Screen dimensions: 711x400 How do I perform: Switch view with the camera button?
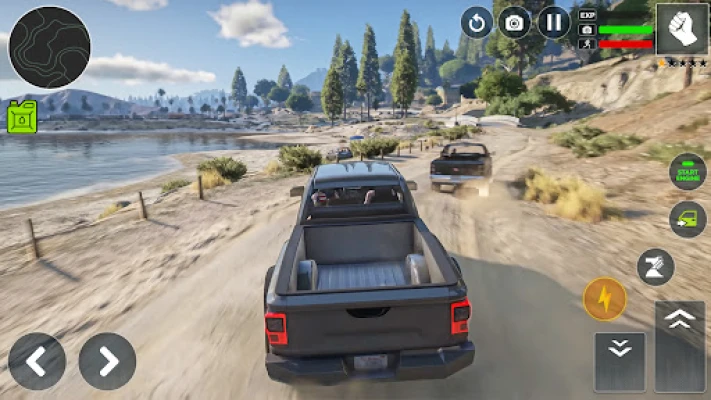tap(515, 22)
